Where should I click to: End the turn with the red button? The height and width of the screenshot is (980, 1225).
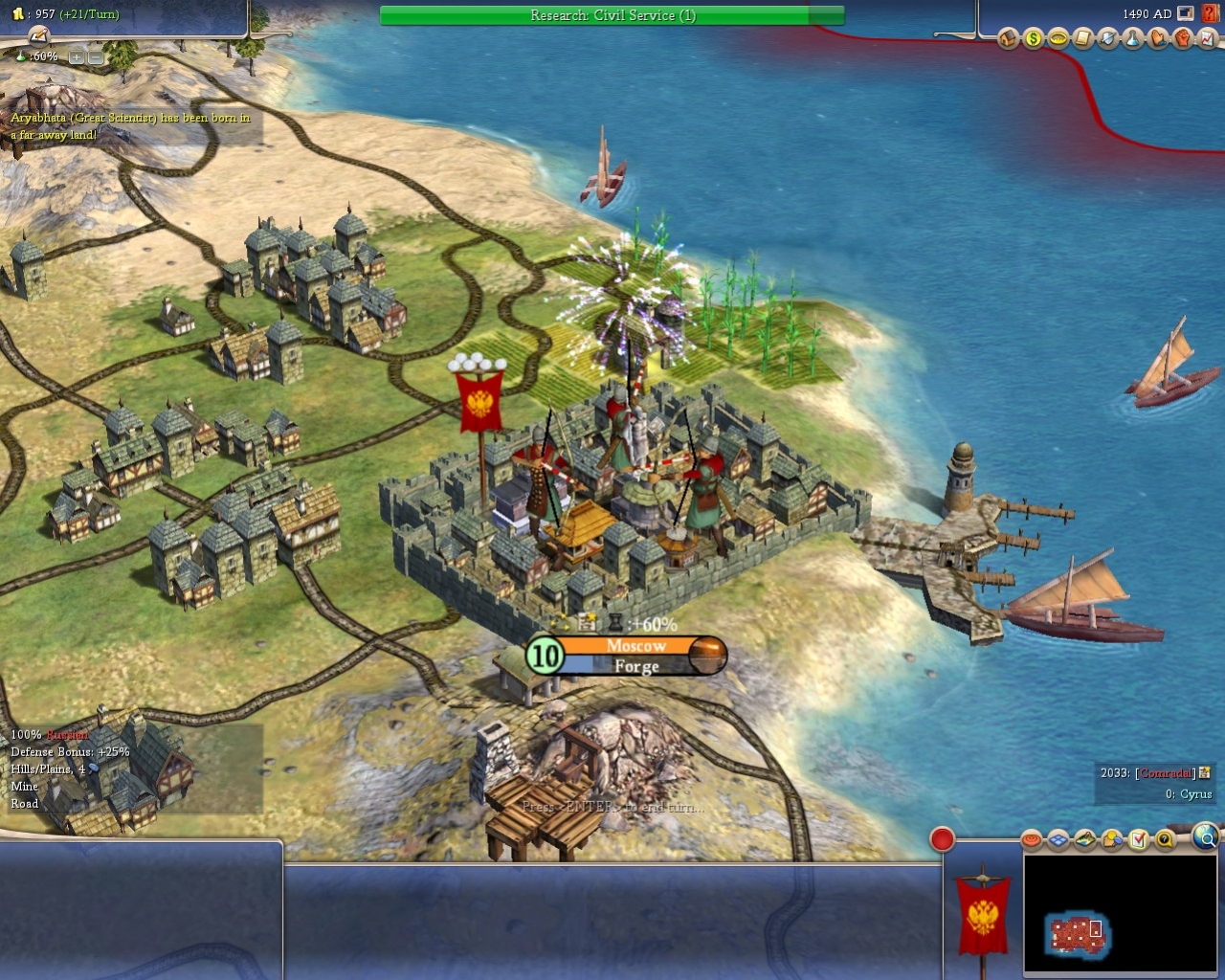click(942, 839)
